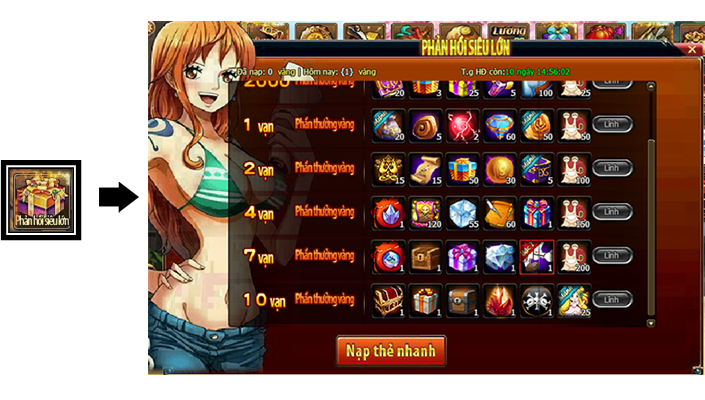Claim the 4 vạn reward with Lĩnh
Image resolution: width=705 pixels, height=400 pixels.
611,212
